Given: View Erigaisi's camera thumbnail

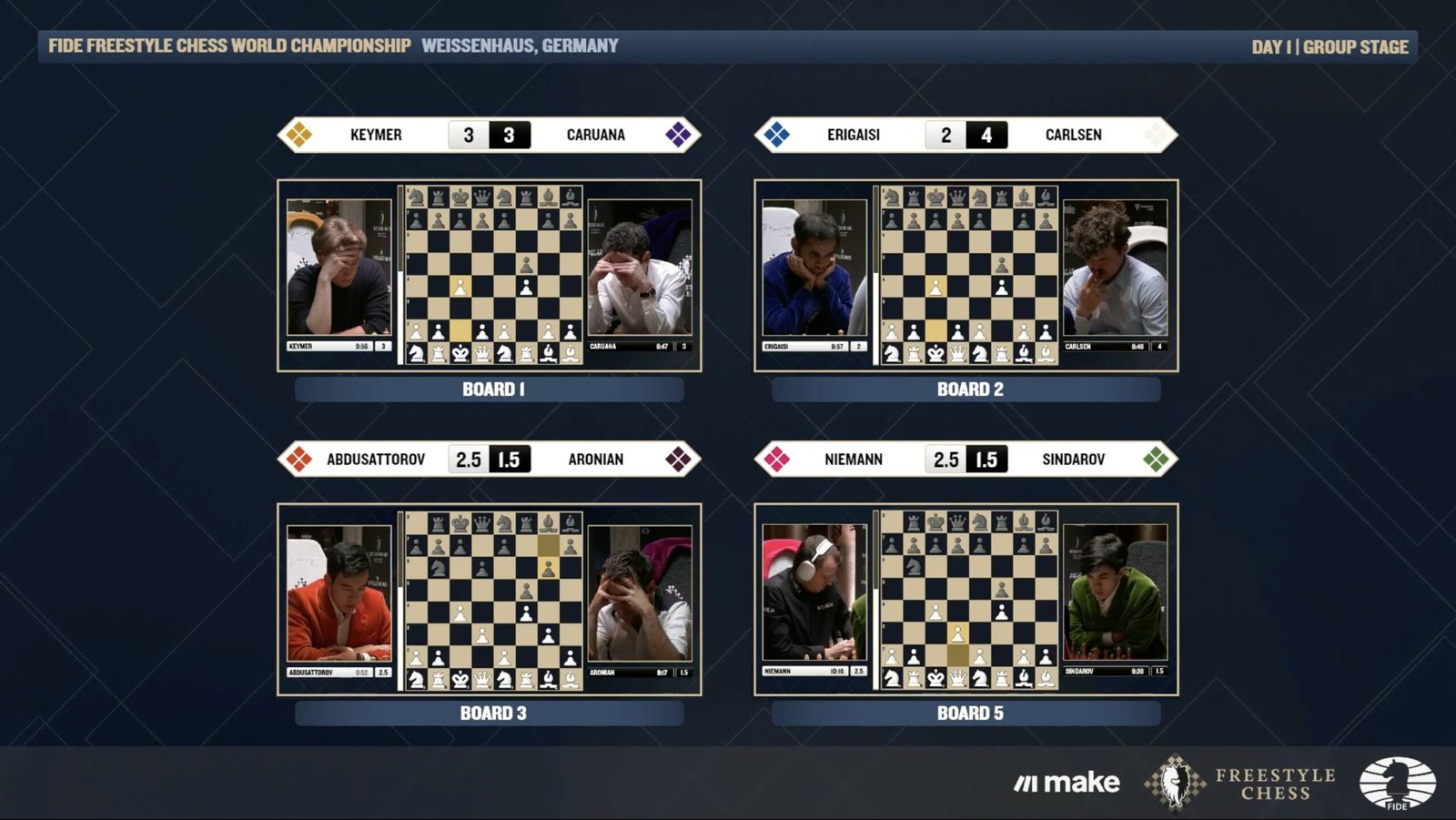Looking at the screenshot, I should pos(814,268).
